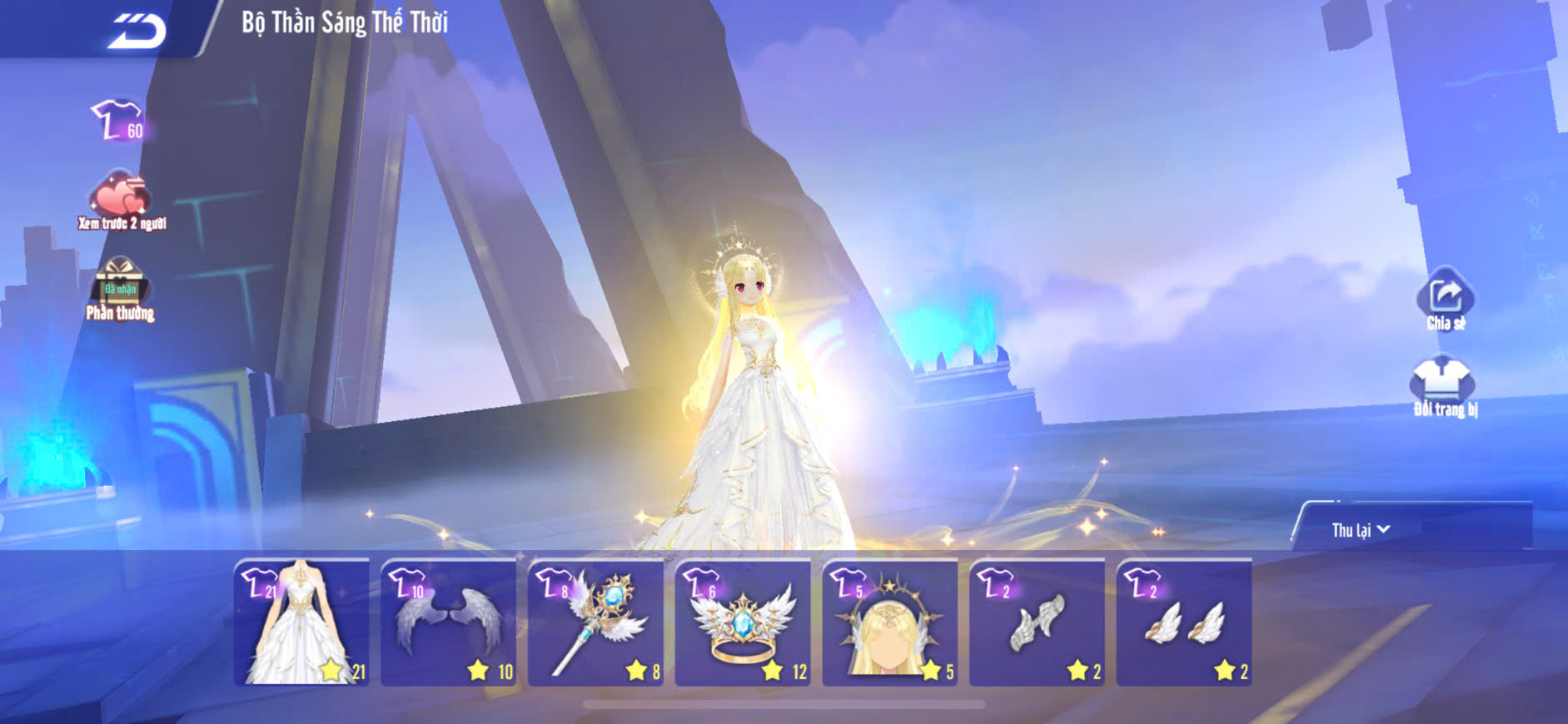Select the blonde hair with halo item
This screenshot has width=1568, height=724.
pyautogui.click(x=890, y=622)
